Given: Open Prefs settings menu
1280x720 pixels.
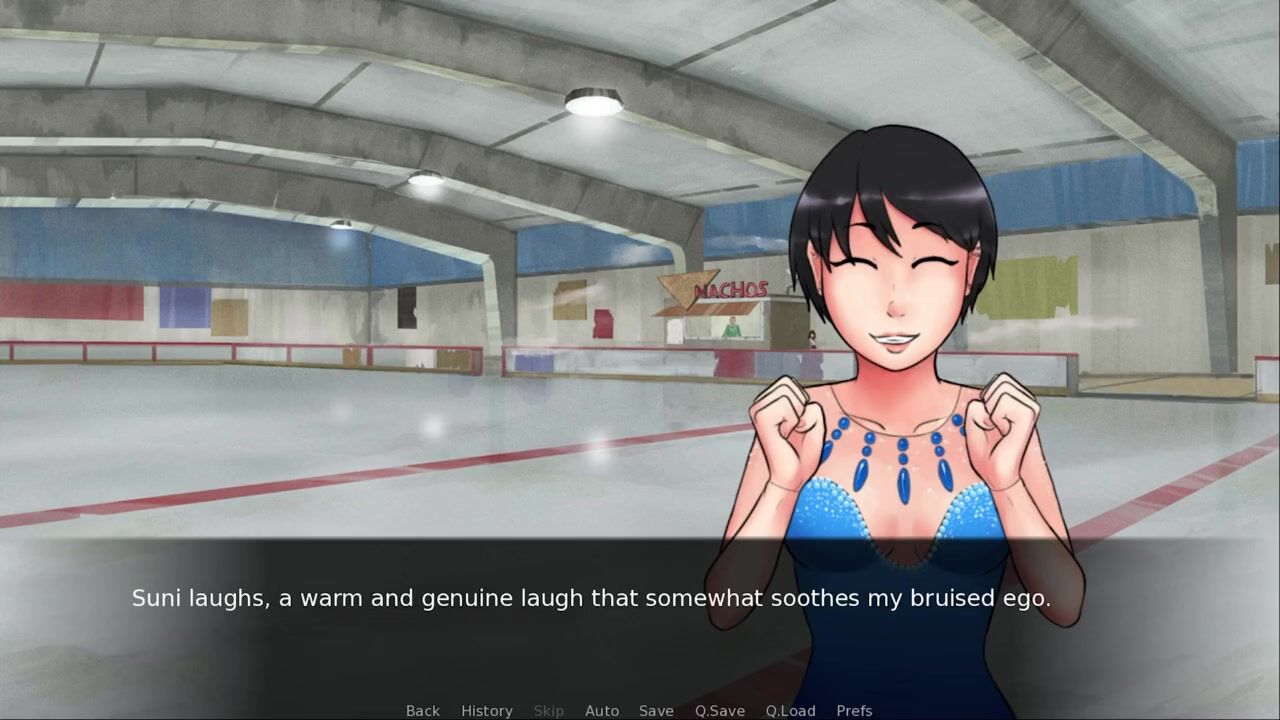Looking at the screenshot, I should (x=854, y=710).
